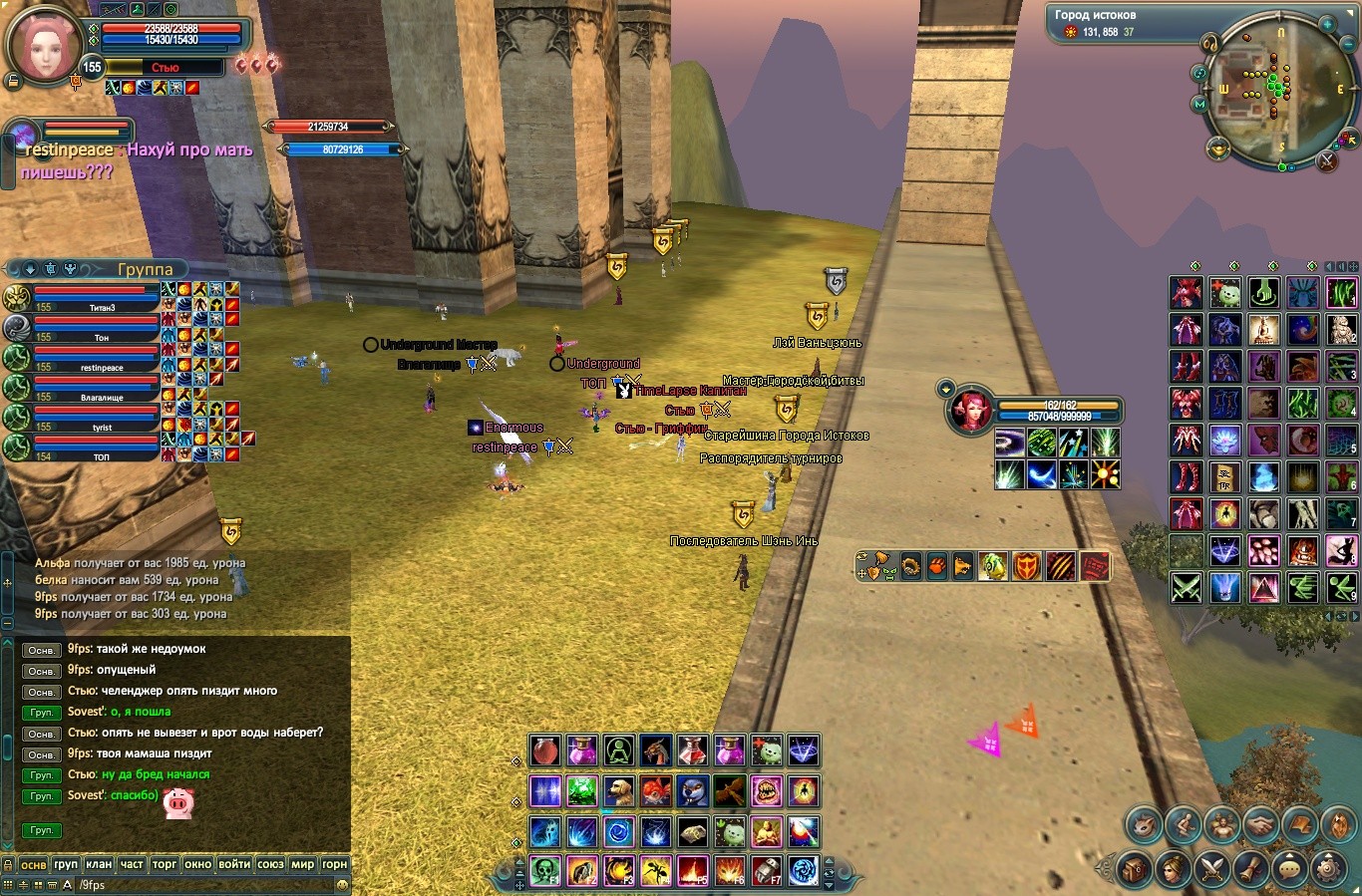Image resolution: width=1362 pixels, height=896 pixels.
Task: Zoom in the minimap with plus button
Action: (1327, 23)
